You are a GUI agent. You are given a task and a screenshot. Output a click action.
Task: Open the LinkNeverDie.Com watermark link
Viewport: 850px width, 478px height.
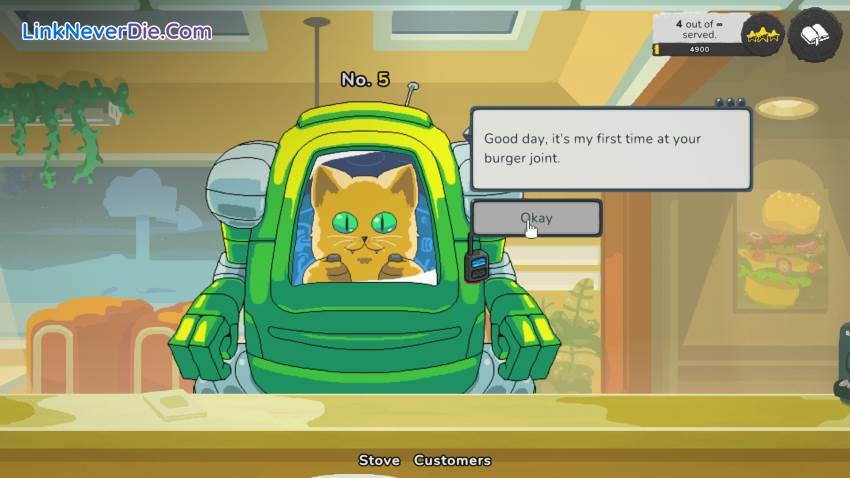click(117, 30)
